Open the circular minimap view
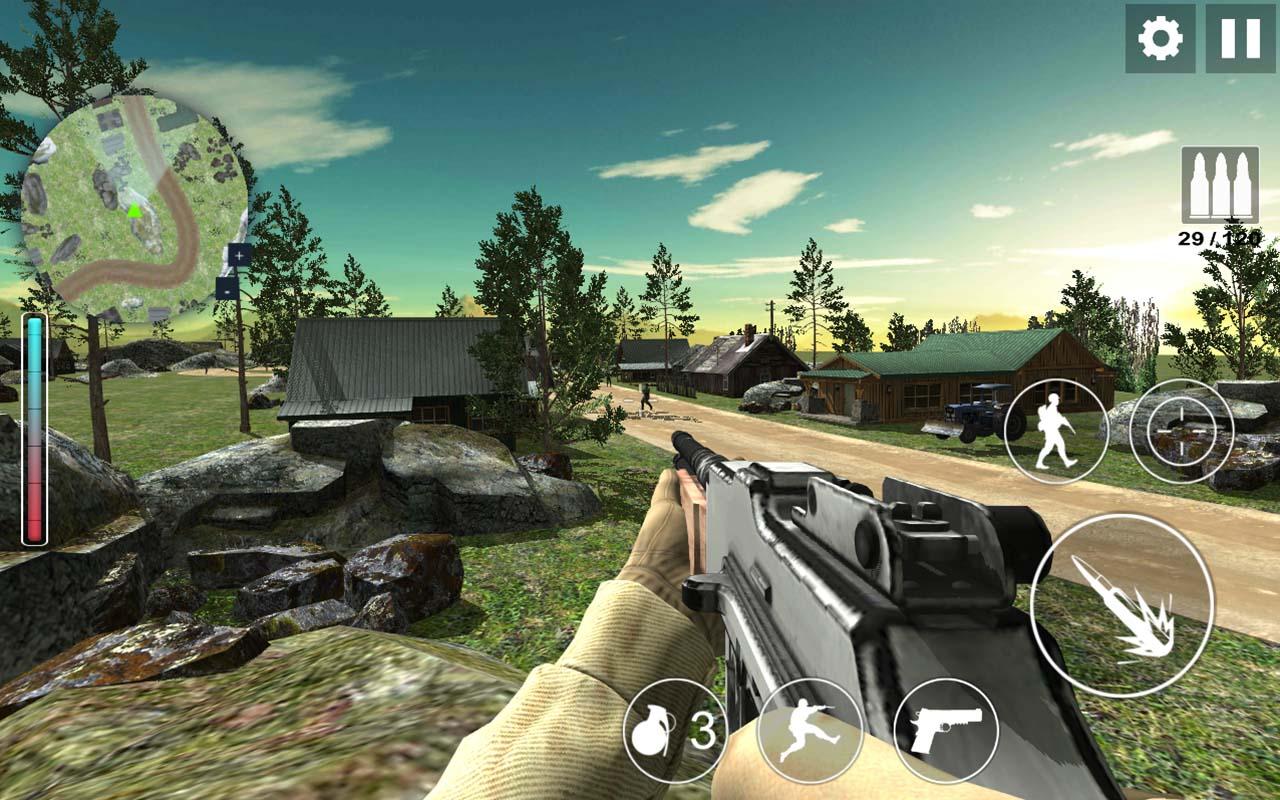Screen dimensions: 1280x800 [137, 195]
